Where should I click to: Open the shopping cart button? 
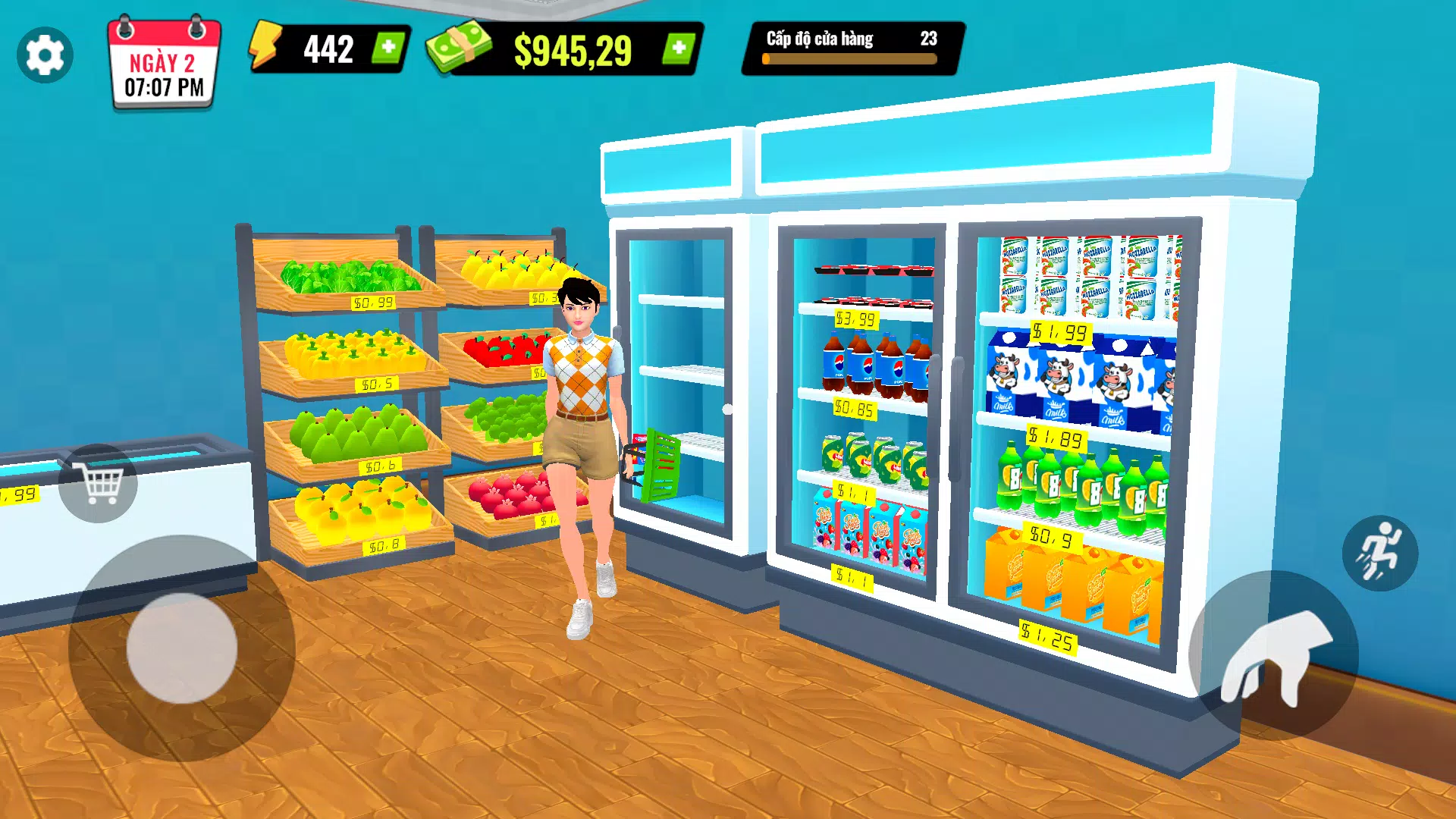(99, 483)
